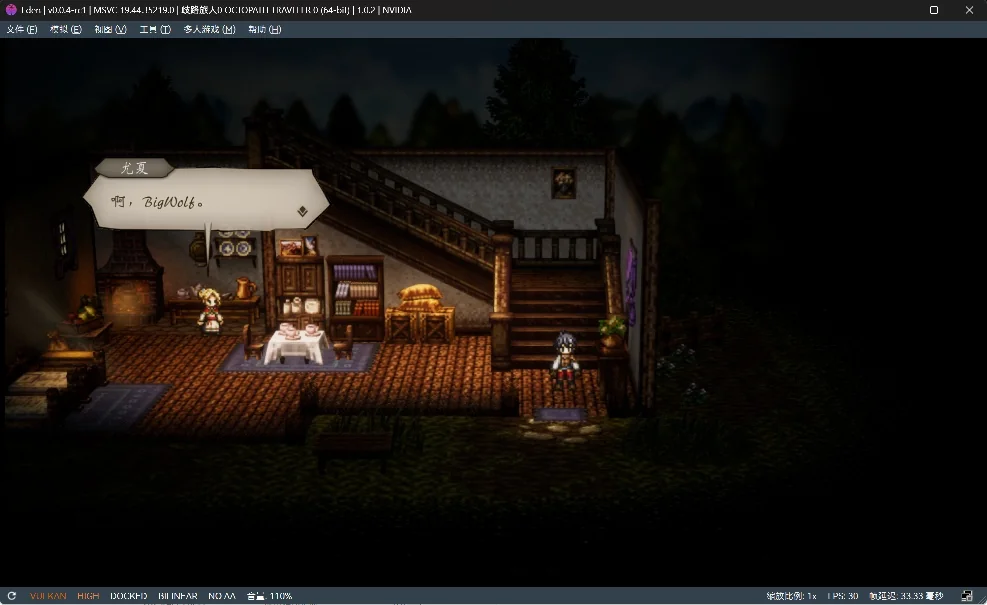
Task: Open the 视图(V) view menu
Action: pos(110,29)
